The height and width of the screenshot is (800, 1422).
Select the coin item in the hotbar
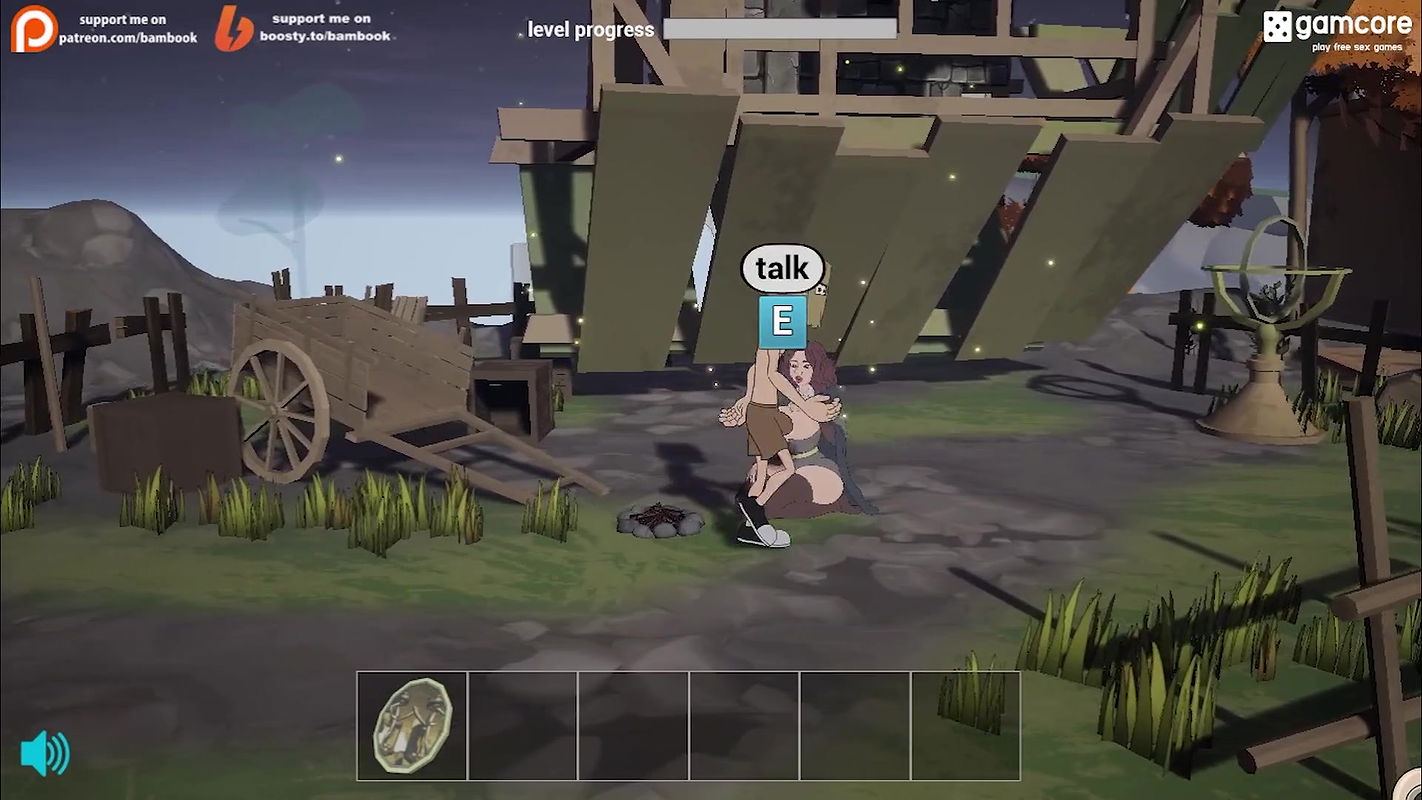[x=412, y=725]
